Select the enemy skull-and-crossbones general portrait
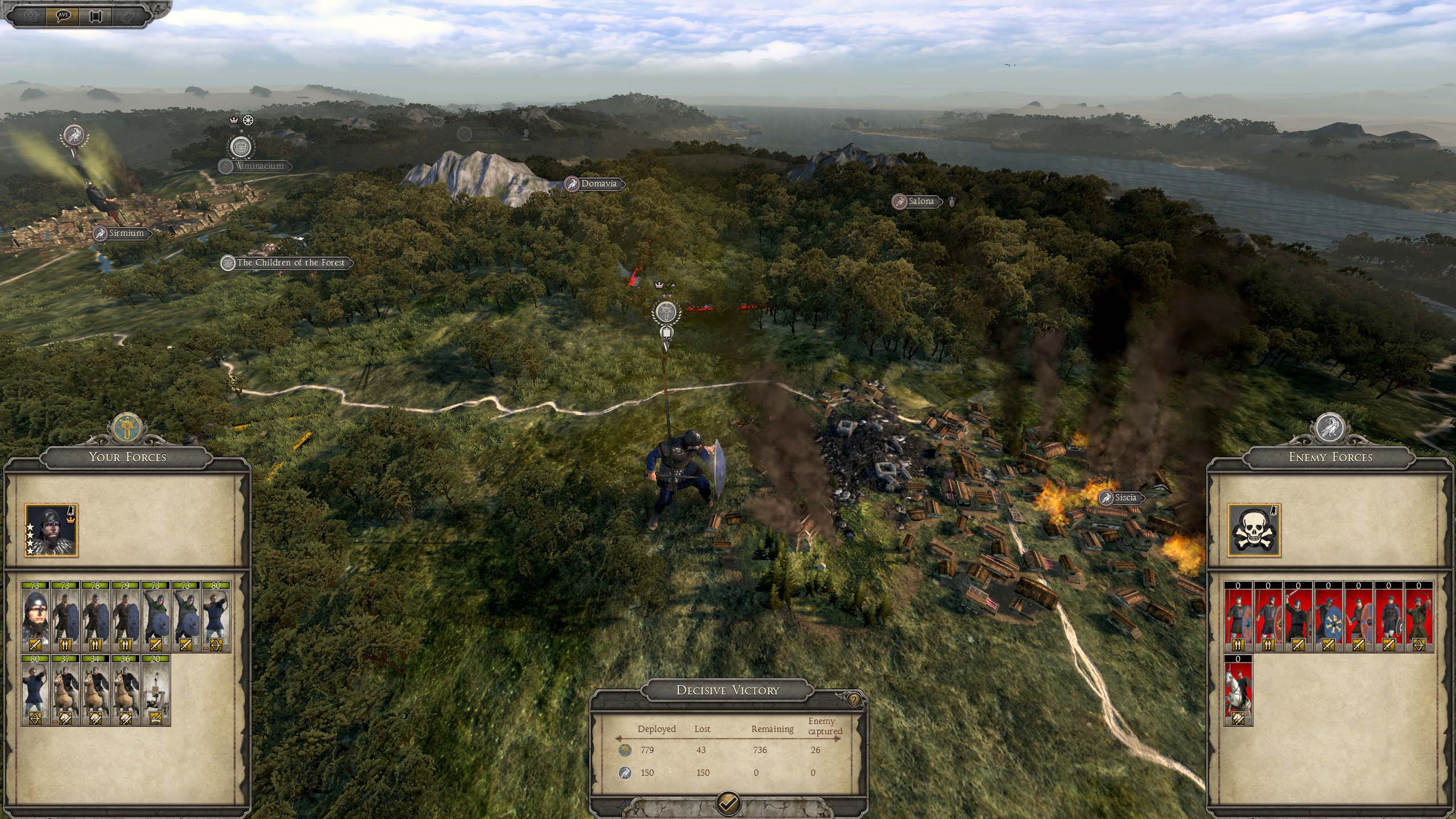Image resolution: width=1456 pixels, height=819 pixels. click(1254, 530)
